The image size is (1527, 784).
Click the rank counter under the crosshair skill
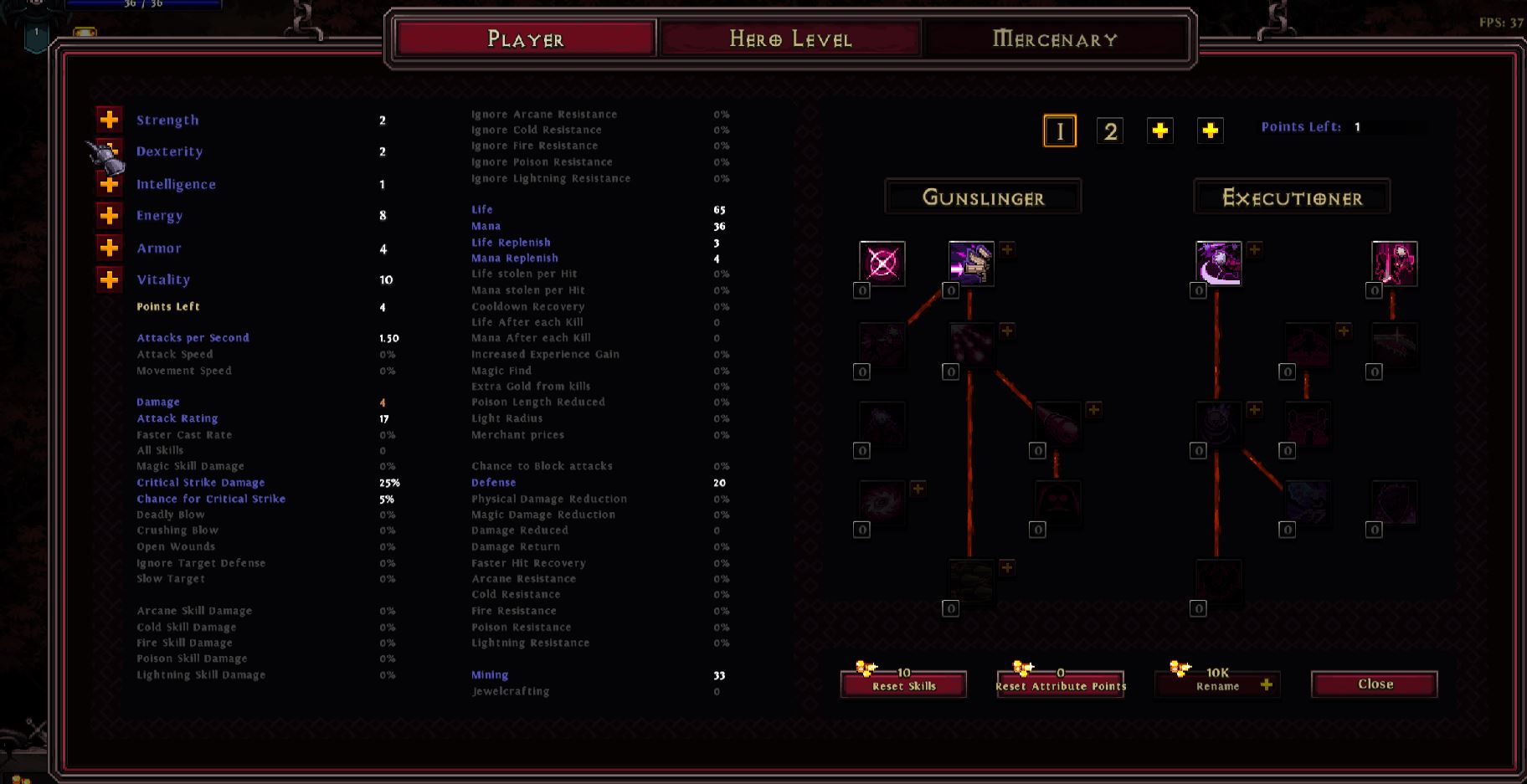pyautogui.click(x=861, y=292)
